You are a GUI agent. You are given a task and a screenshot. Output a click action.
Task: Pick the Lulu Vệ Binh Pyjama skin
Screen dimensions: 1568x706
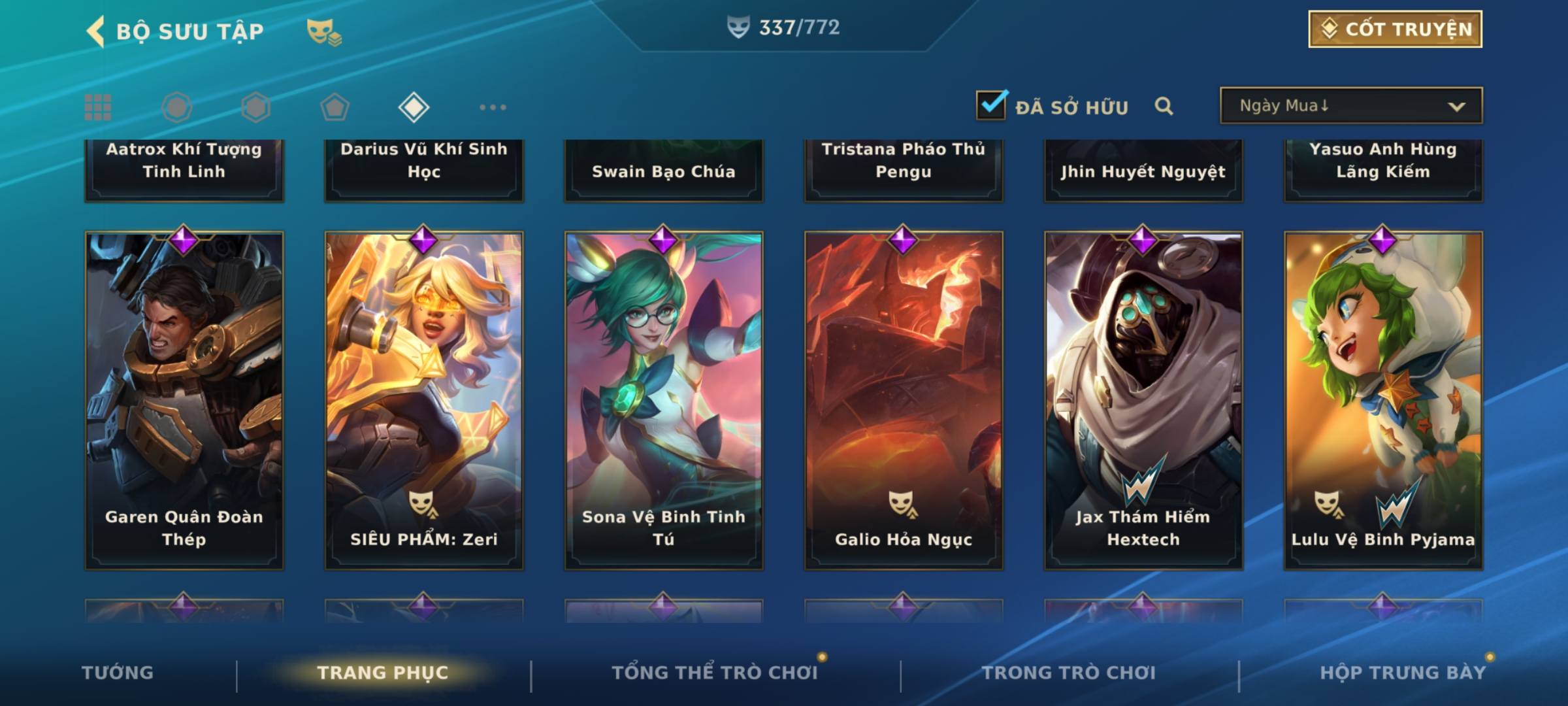1383,400
